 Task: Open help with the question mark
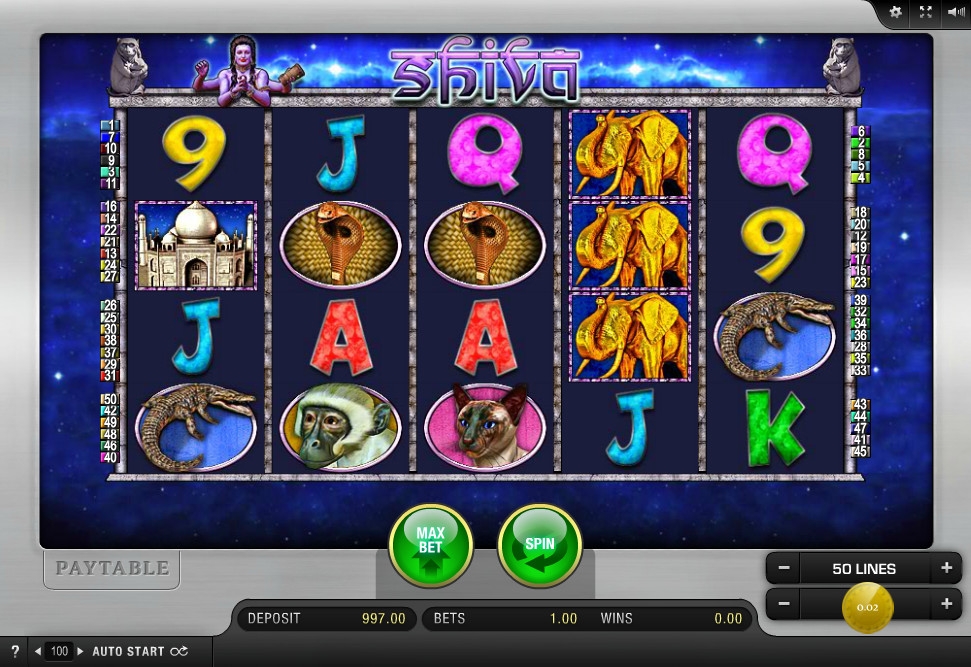[x=15, y=651]
